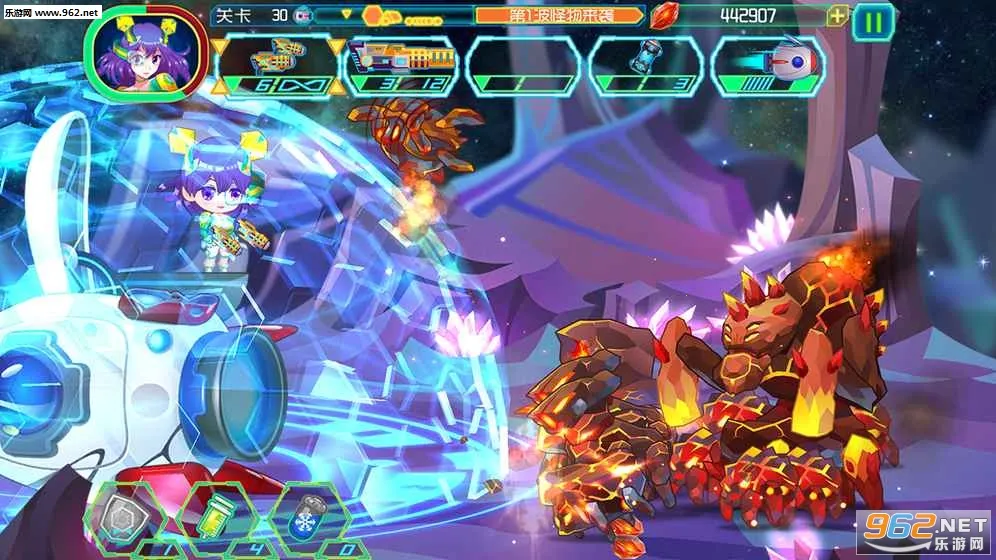Tap the yellow plus button to add gems
Image resolution: width=996 pixels, height=560 pixels.
[838, 16]
